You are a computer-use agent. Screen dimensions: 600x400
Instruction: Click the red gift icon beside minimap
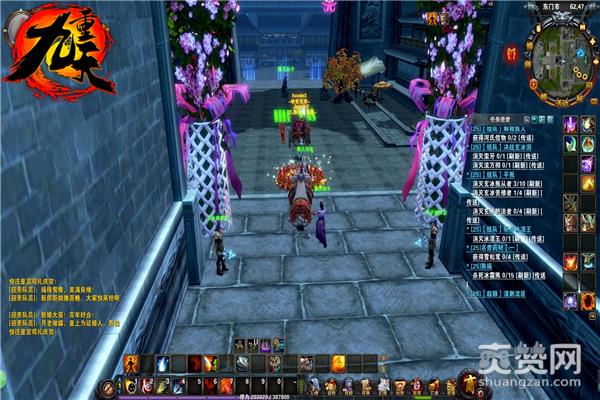point(512,55)
